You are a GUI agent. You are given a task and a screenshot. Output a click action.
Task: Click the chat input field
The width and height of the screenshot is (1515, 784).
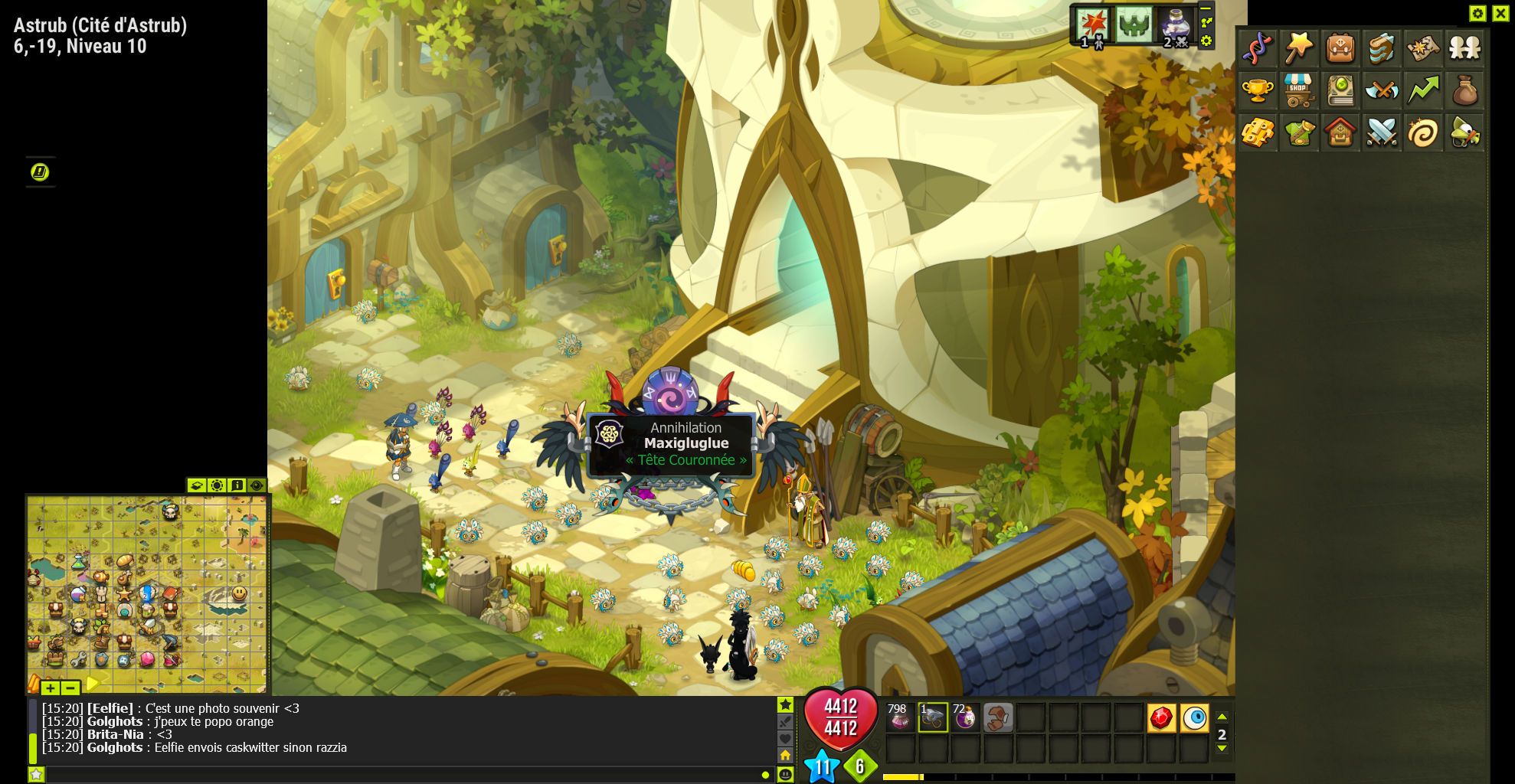tap(398, 775)
